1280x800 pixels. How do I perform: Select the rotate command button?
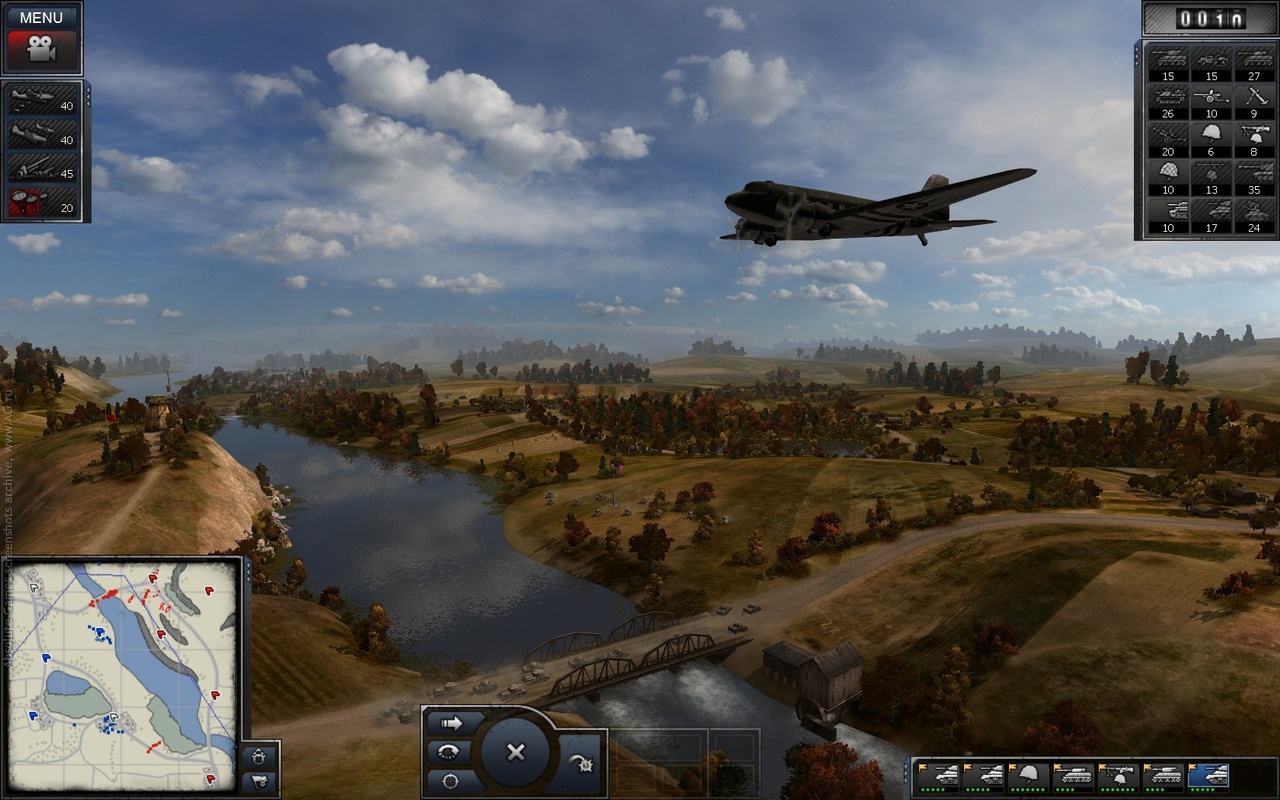(449, 751)
